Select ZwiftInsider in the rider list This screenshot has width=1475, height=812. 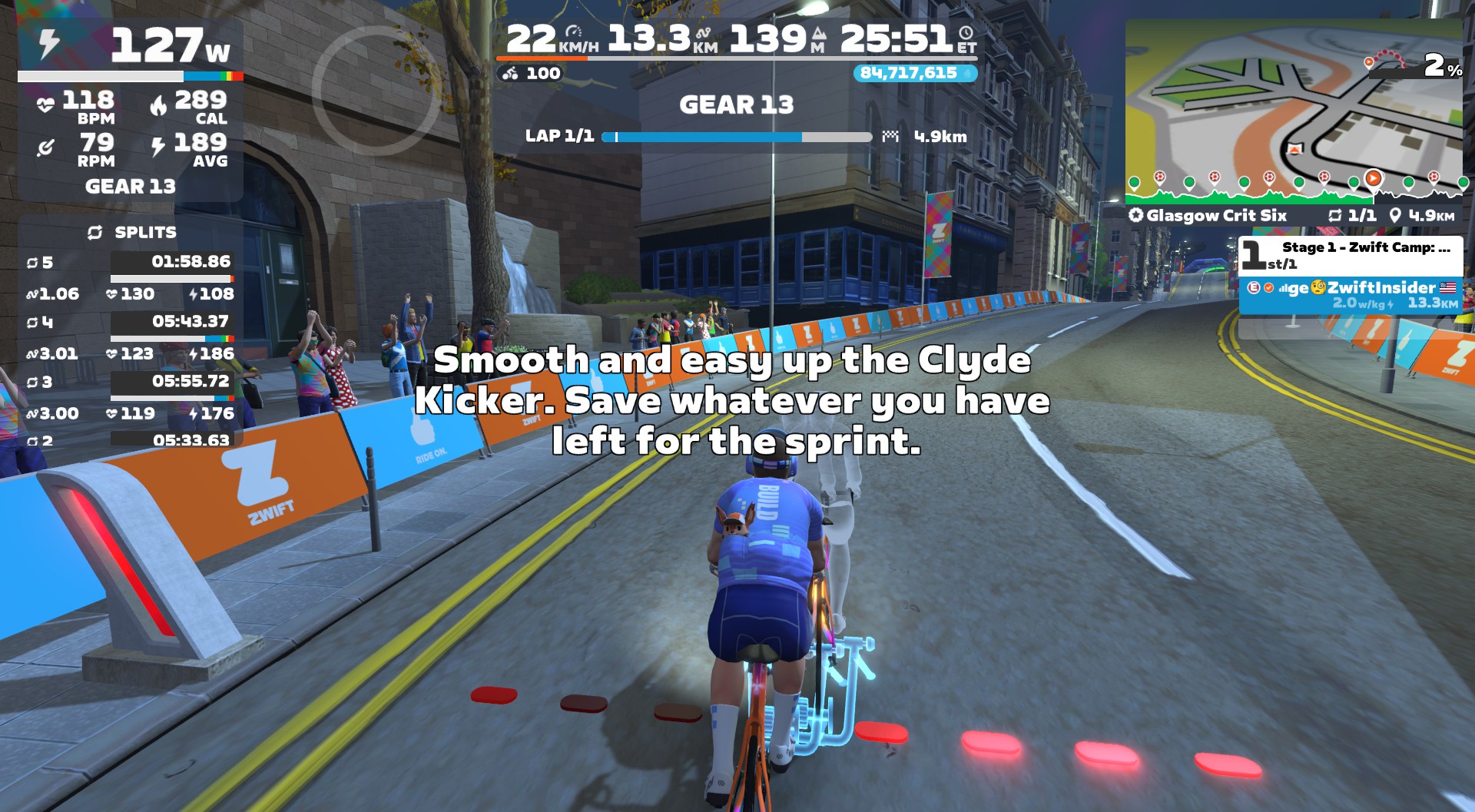pyautogui.click(x=1351, y=295)
